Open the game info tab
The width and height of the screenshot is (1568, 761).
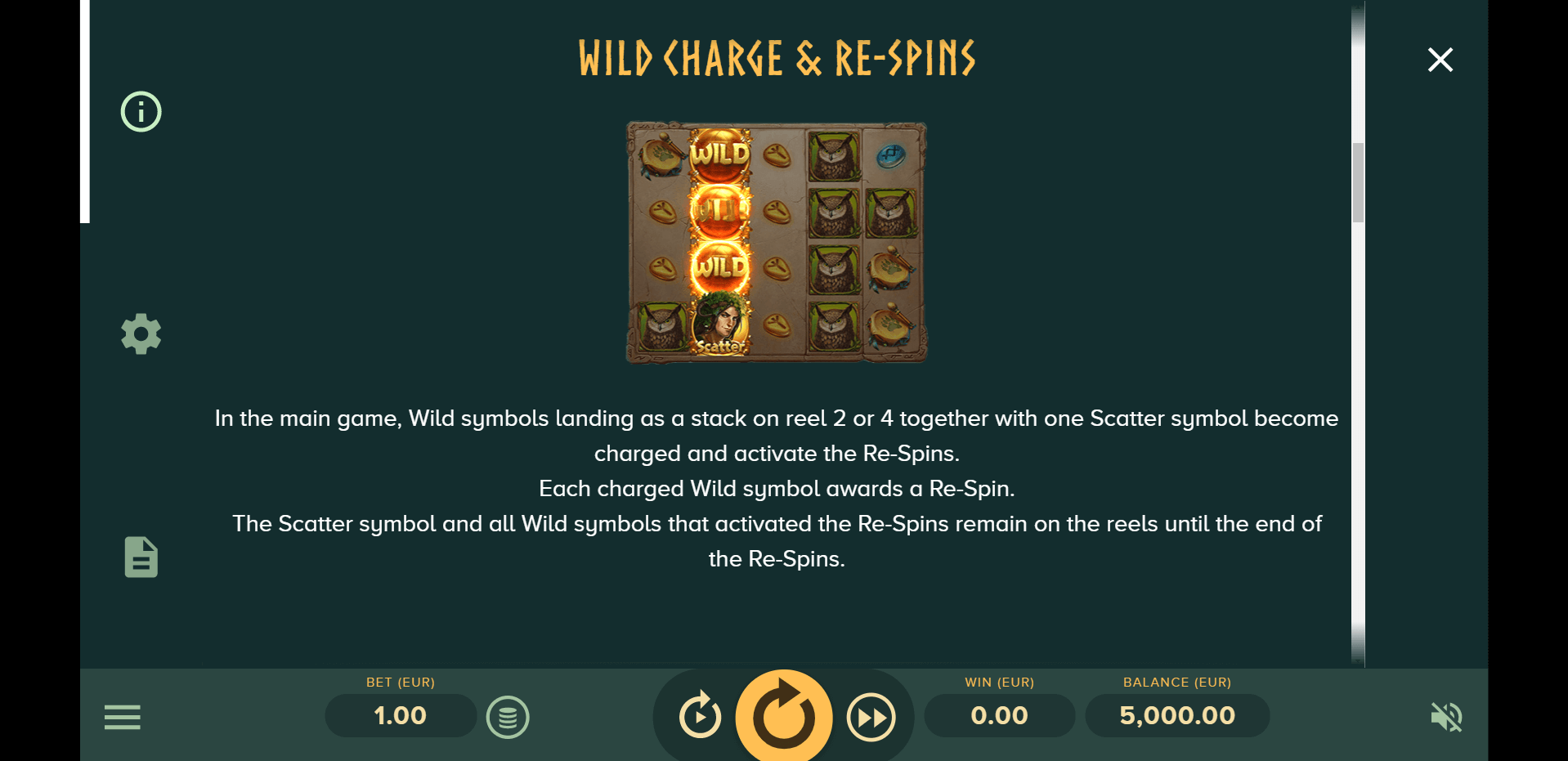141,111
